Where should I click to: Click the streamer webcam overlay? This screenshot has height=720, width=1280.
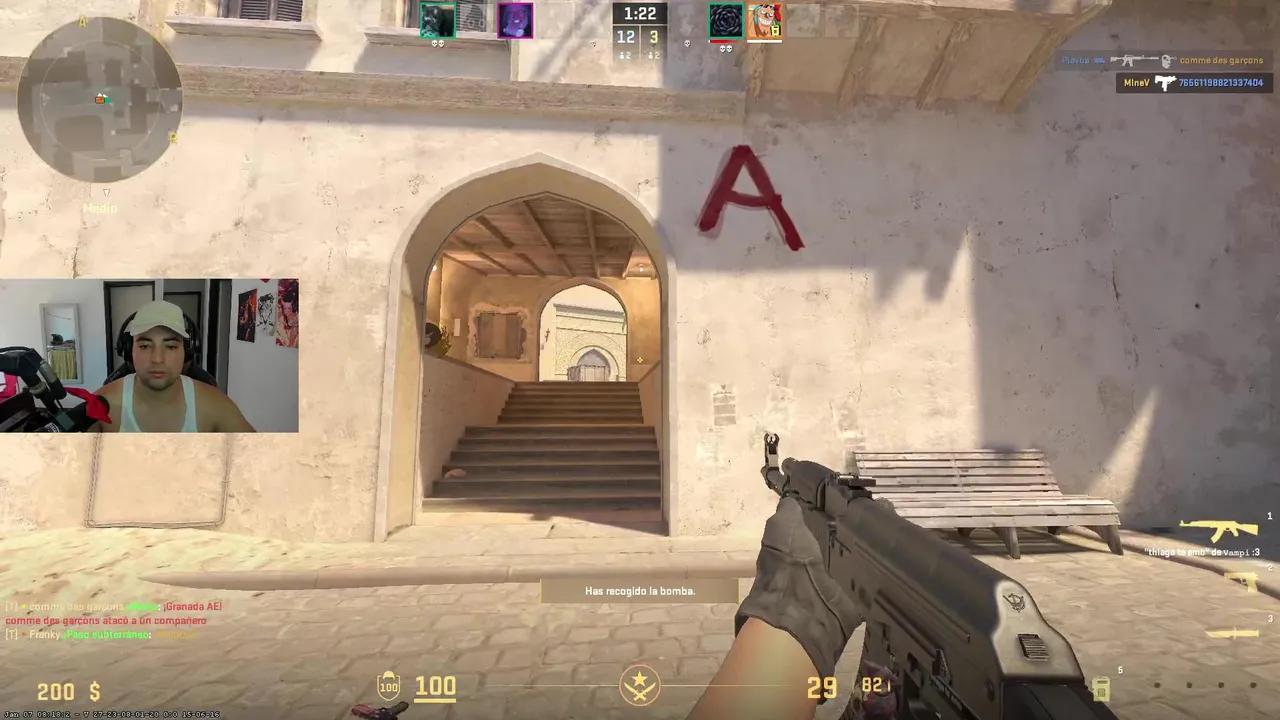[150, 355]
